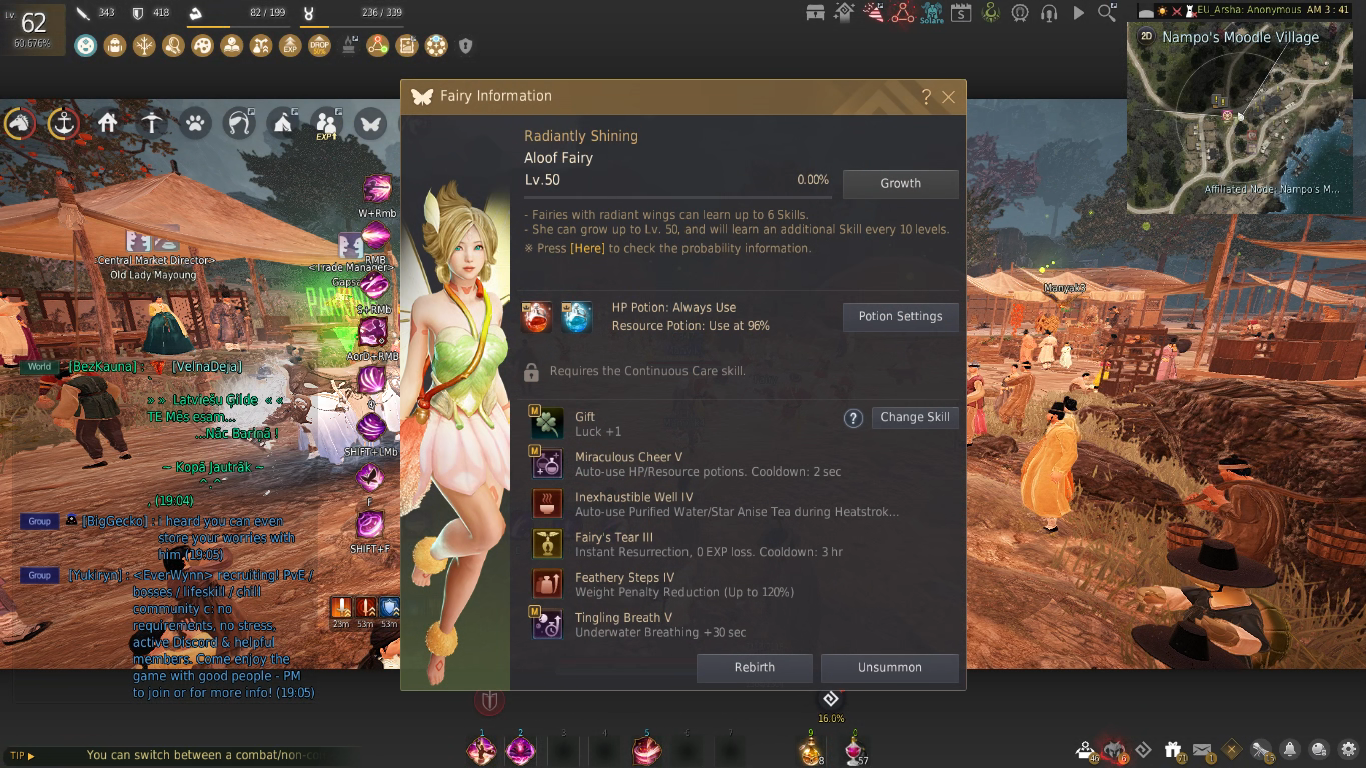Screen dimensions: 1366x768
Task: Toggle the minimap 2D view button
Action: 1146,37
